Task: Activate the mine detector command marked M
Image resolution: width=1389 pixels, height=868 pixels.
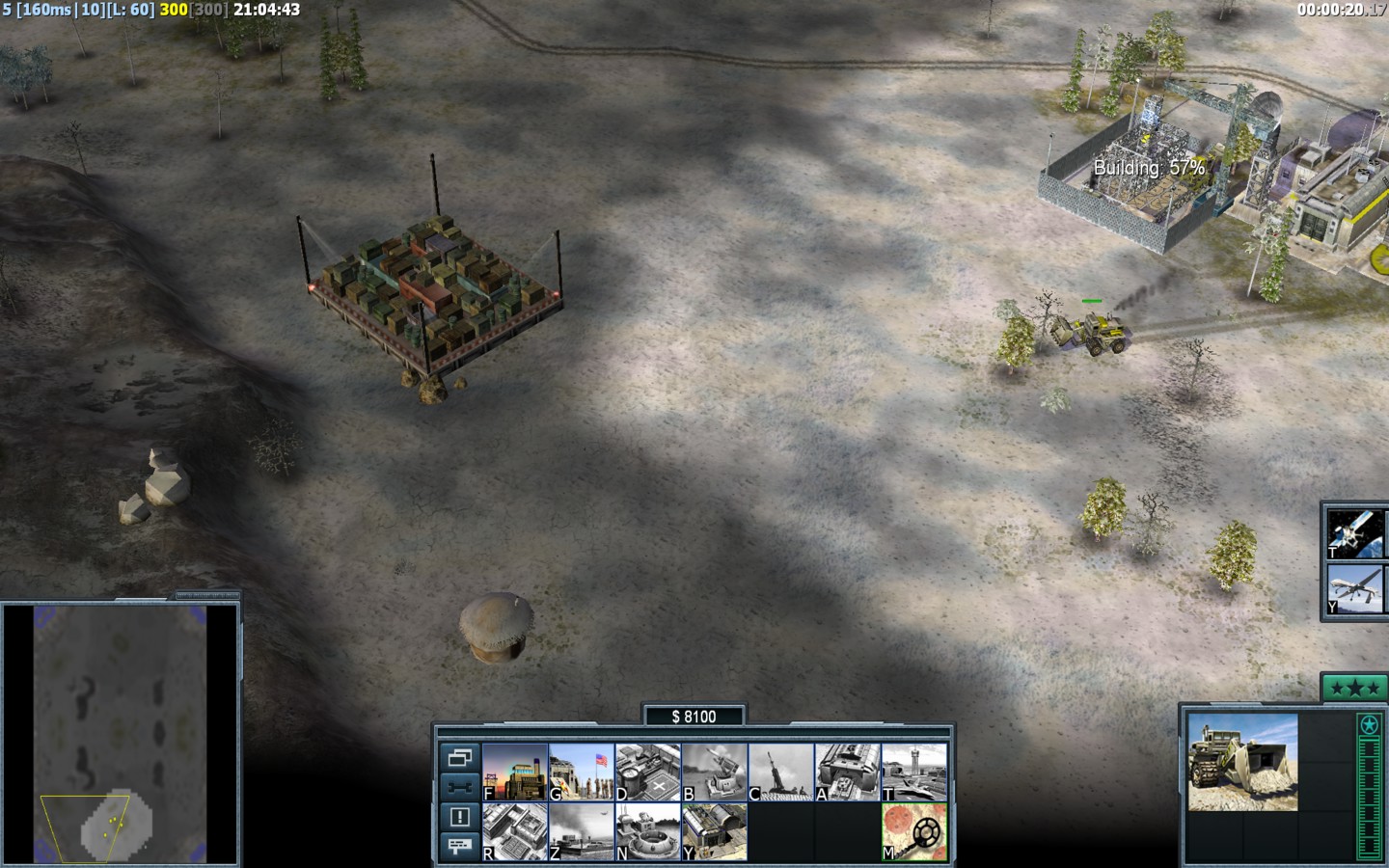Action: pos(914,831)
